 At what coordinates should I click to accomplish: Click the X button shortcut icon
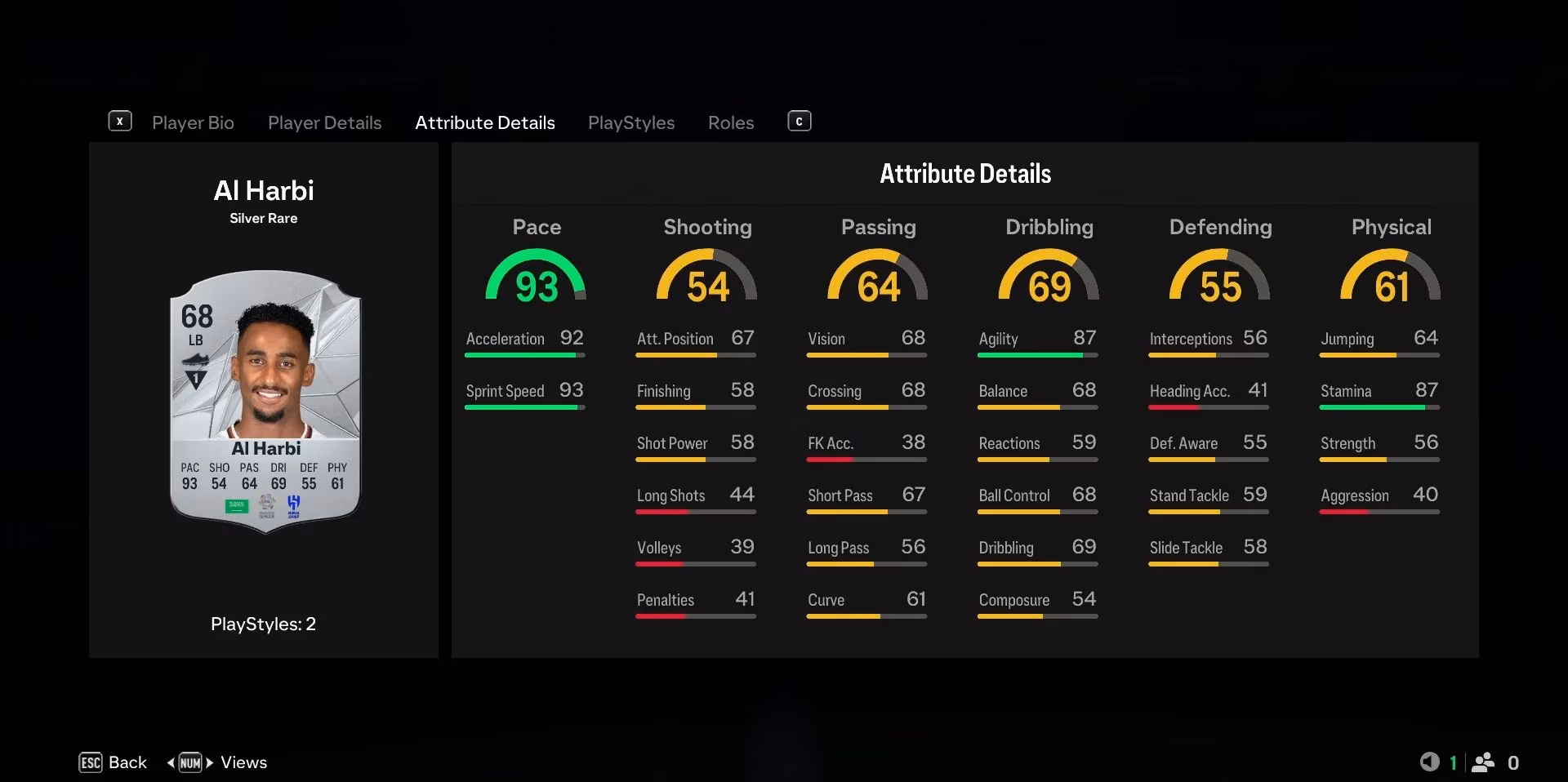point(120,121)
